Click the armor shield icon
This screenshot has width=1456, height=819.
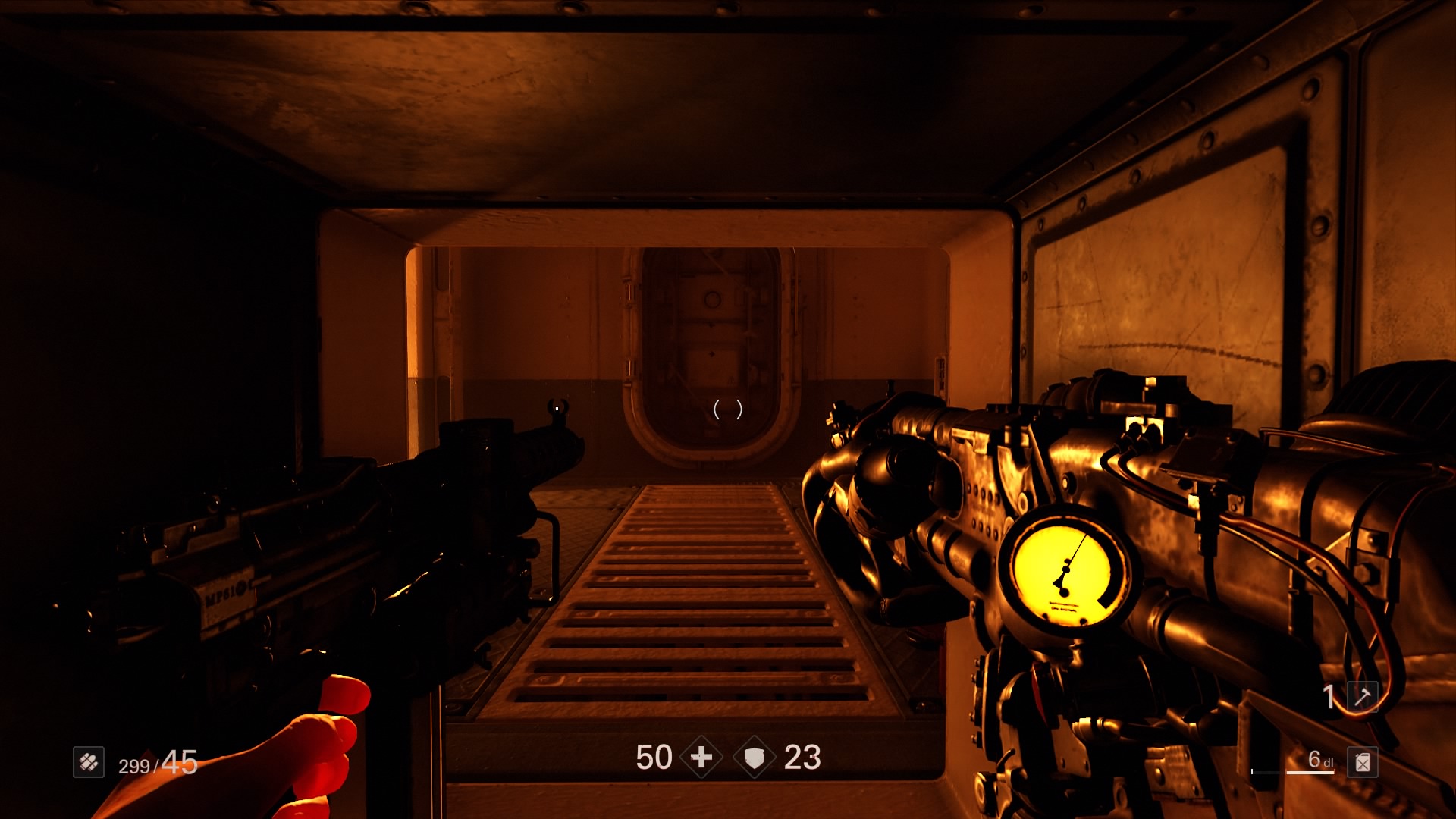point(755,757)
